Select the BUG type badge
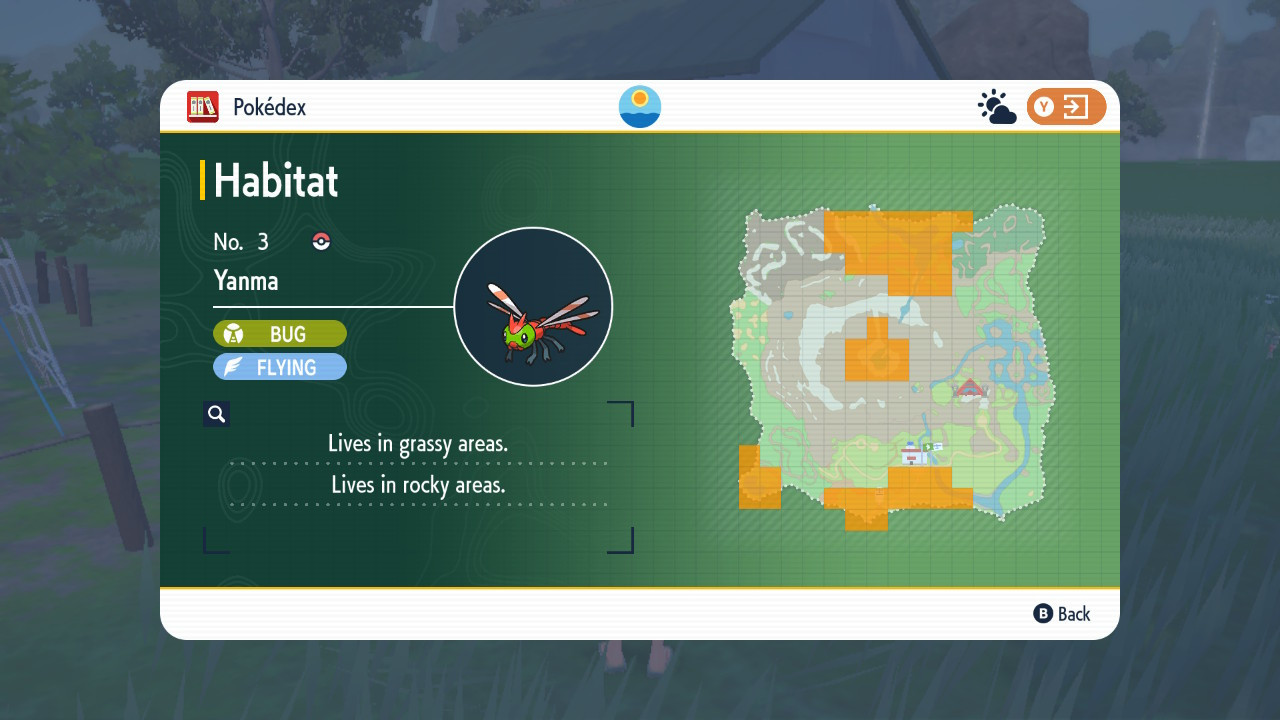This screenshot has width=1280, height=720. pyautogui.click(x=280, y=334)
